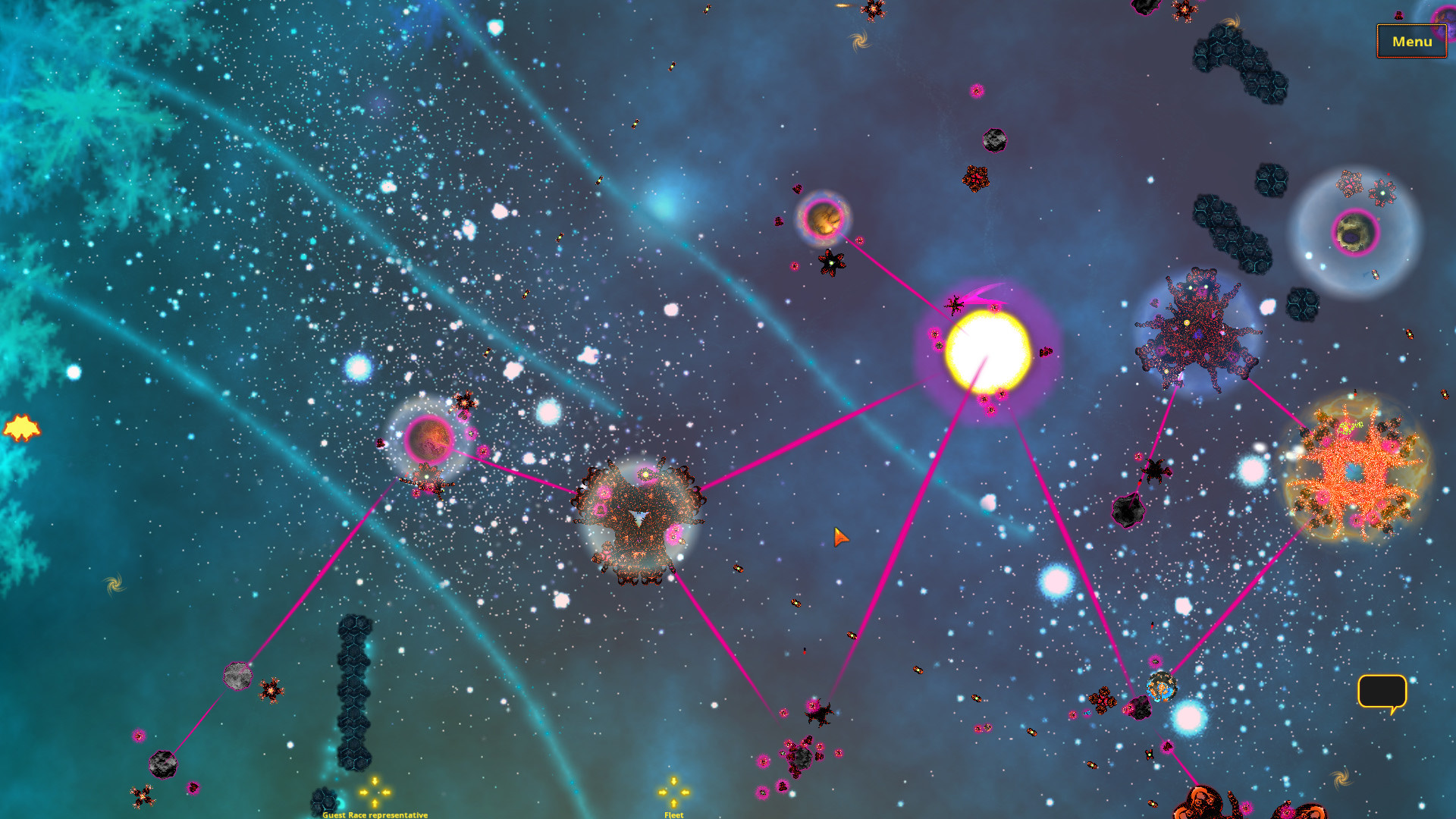Open the Menu in the top-right corner
Viewport: 1456px width, 819px height.
(x=1411, y=42)
